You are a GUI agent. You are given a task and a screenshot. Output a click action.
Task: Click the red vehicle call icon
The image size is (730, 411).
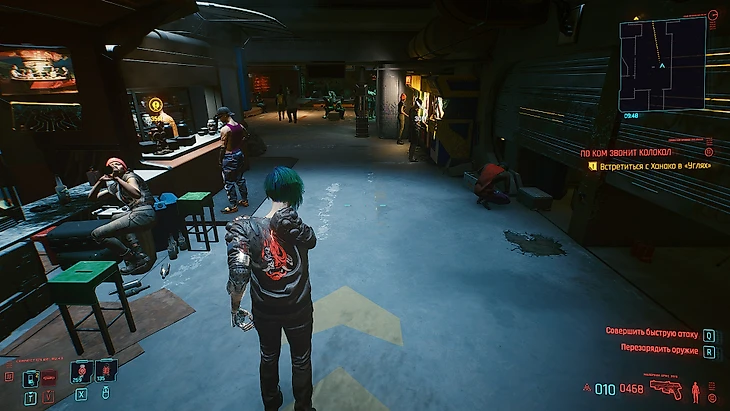click(x=48, y=378)
